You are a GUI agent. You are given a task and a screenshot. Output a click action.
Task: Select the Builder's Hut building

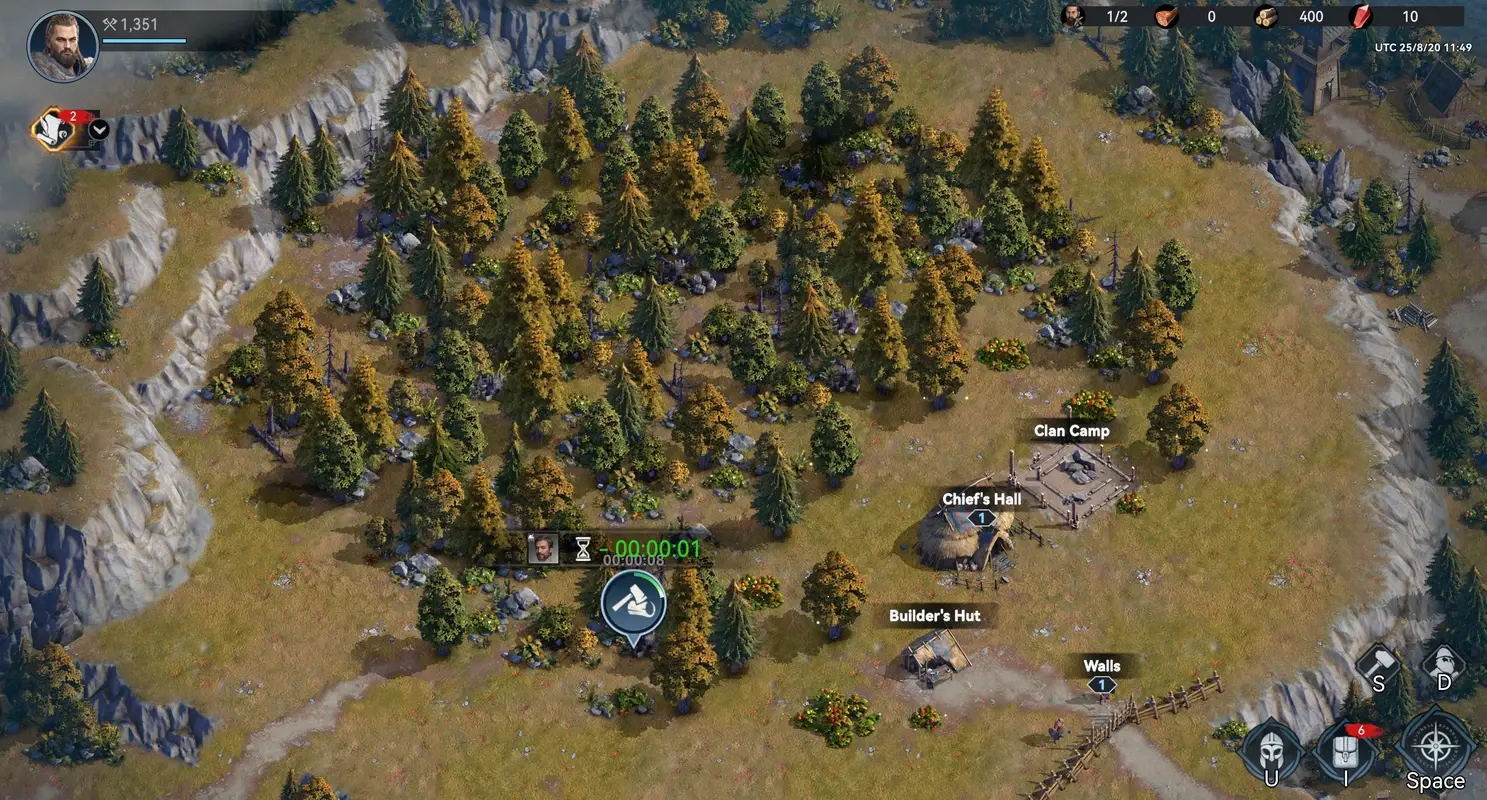tap(933, 665)
